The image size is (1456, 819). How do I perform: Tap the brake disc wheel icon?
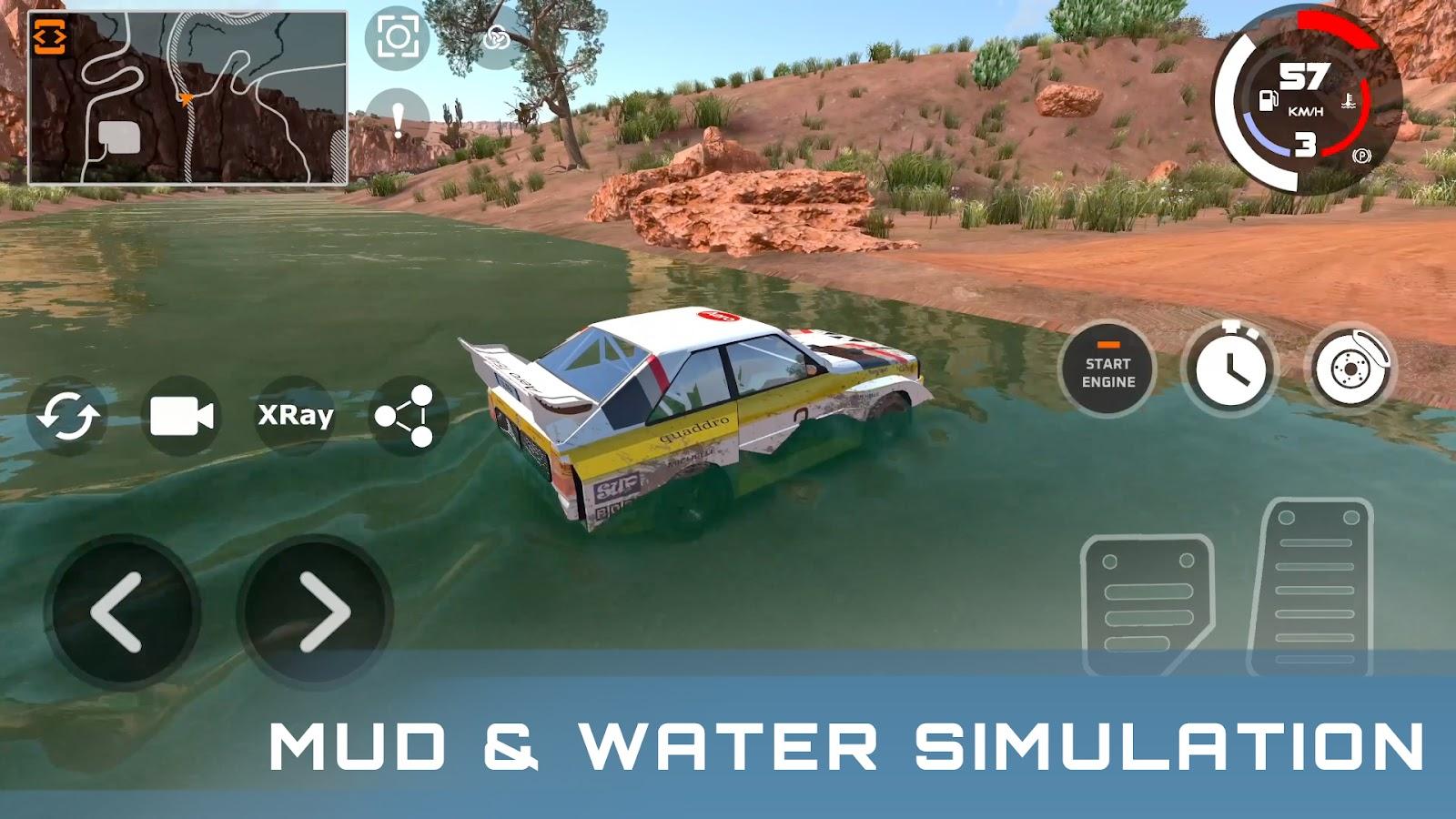tap(1355, 369)
